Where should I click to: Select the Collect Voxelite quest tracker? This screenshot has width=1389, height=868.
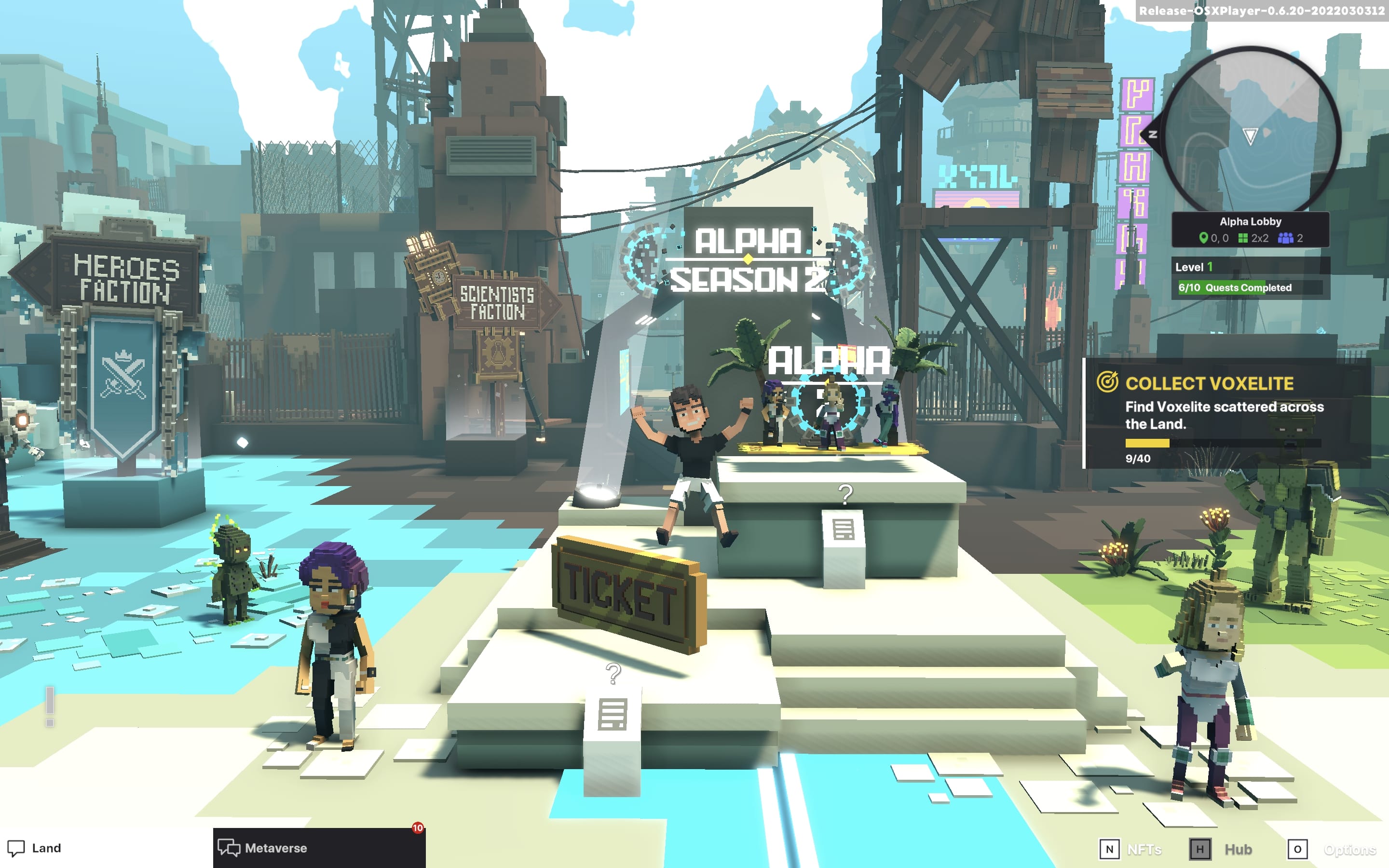(x=1226, y=413)
